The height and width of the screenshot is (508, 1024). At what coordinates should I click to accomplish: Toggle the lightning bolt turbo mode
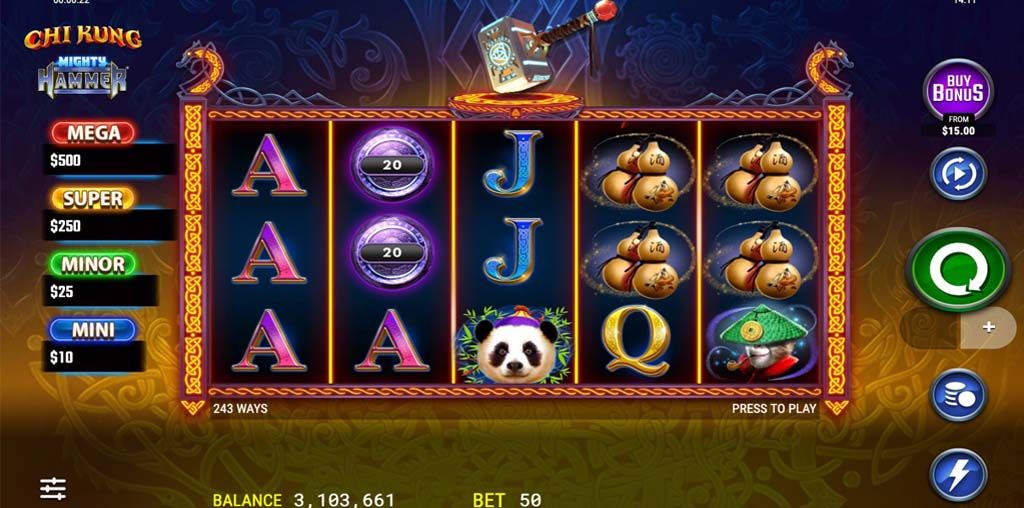958,473
